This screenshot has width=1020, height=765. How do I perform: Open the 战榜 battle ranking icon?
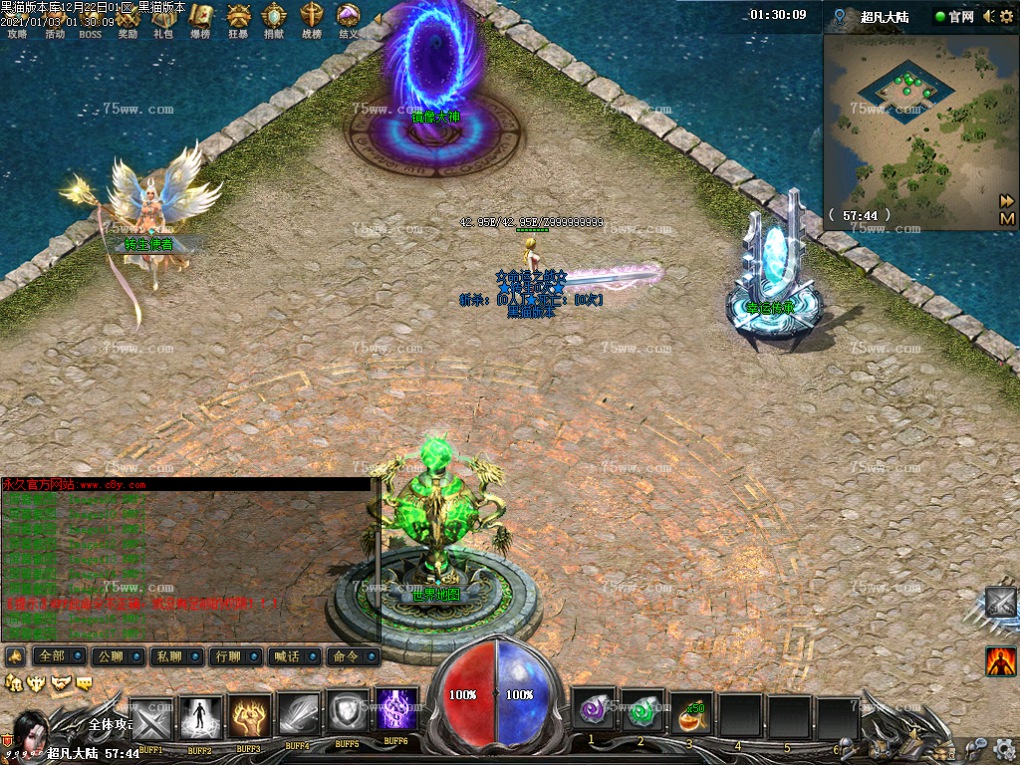click(312, 20)
